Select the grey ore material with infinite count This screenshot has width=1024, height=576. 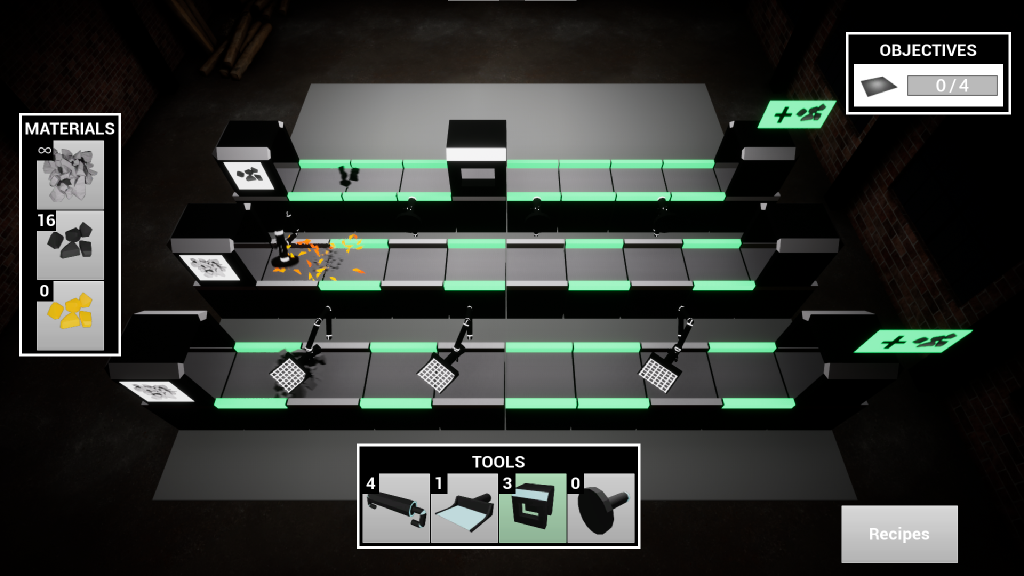click(x=70, y=175)
